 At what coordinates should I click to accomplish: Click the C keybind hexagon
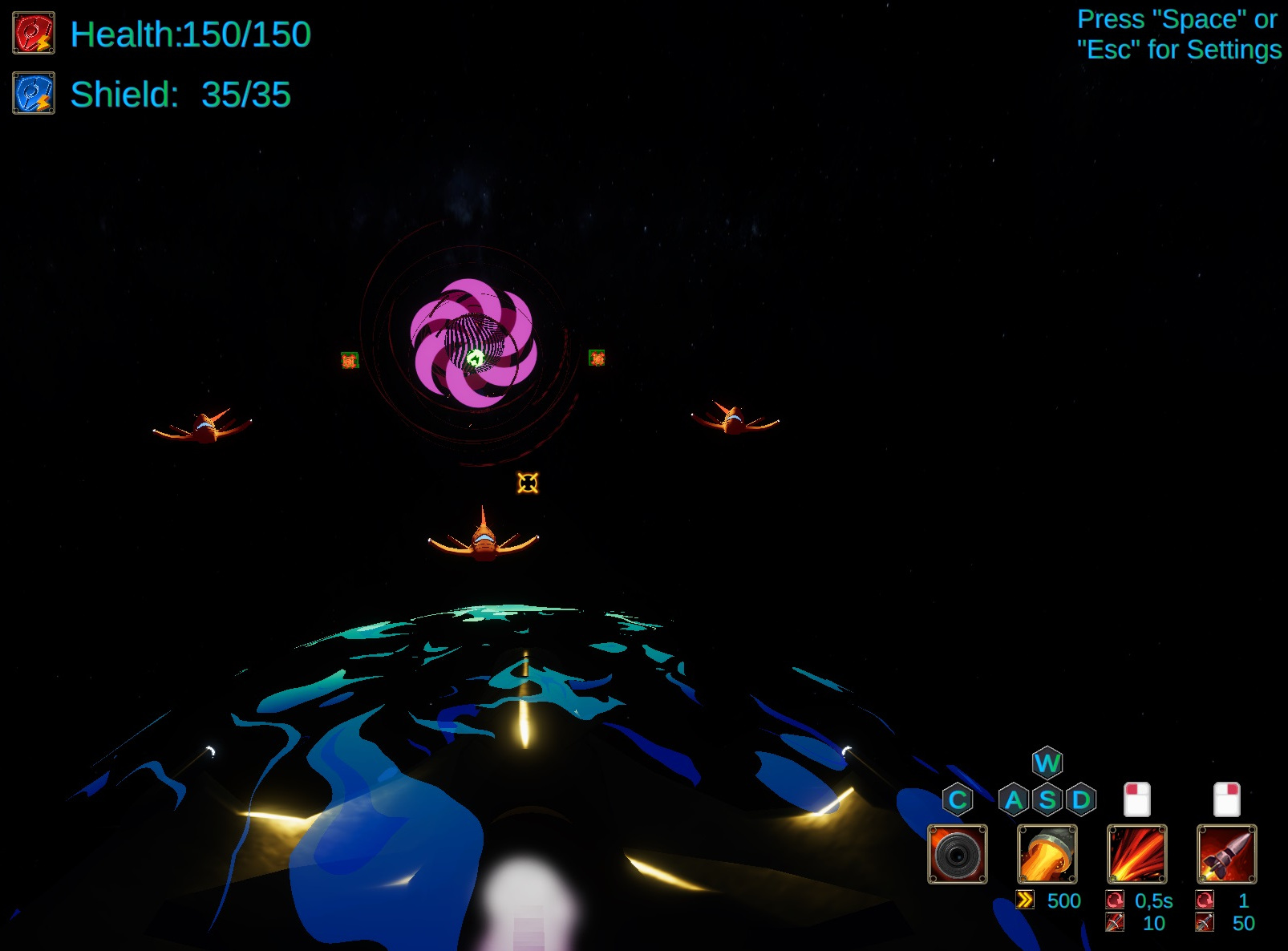click(x=958, y=799)
